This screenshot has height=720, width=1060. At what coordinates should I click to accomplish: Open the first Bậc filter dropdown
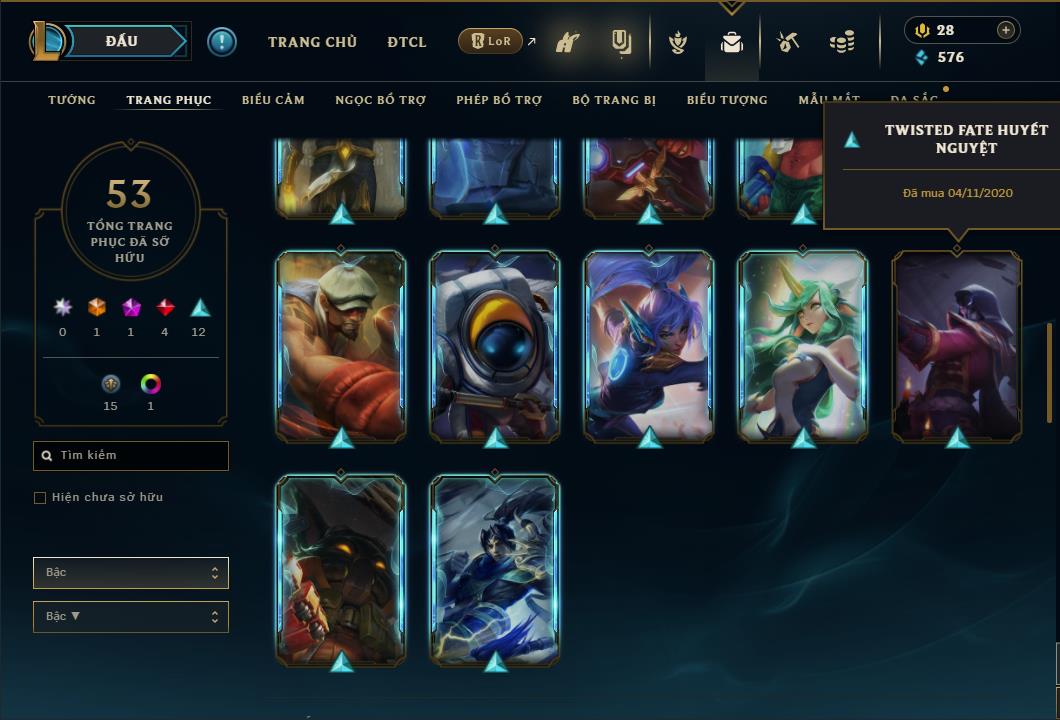131,573
